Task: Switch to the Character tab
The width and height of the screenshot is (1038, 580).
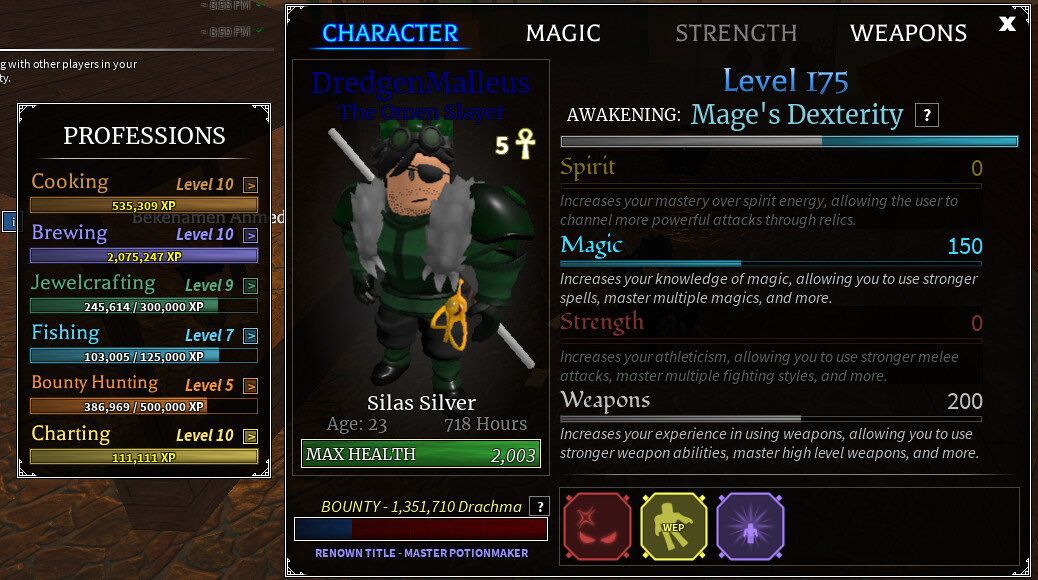Action: (x=390, y=33)
